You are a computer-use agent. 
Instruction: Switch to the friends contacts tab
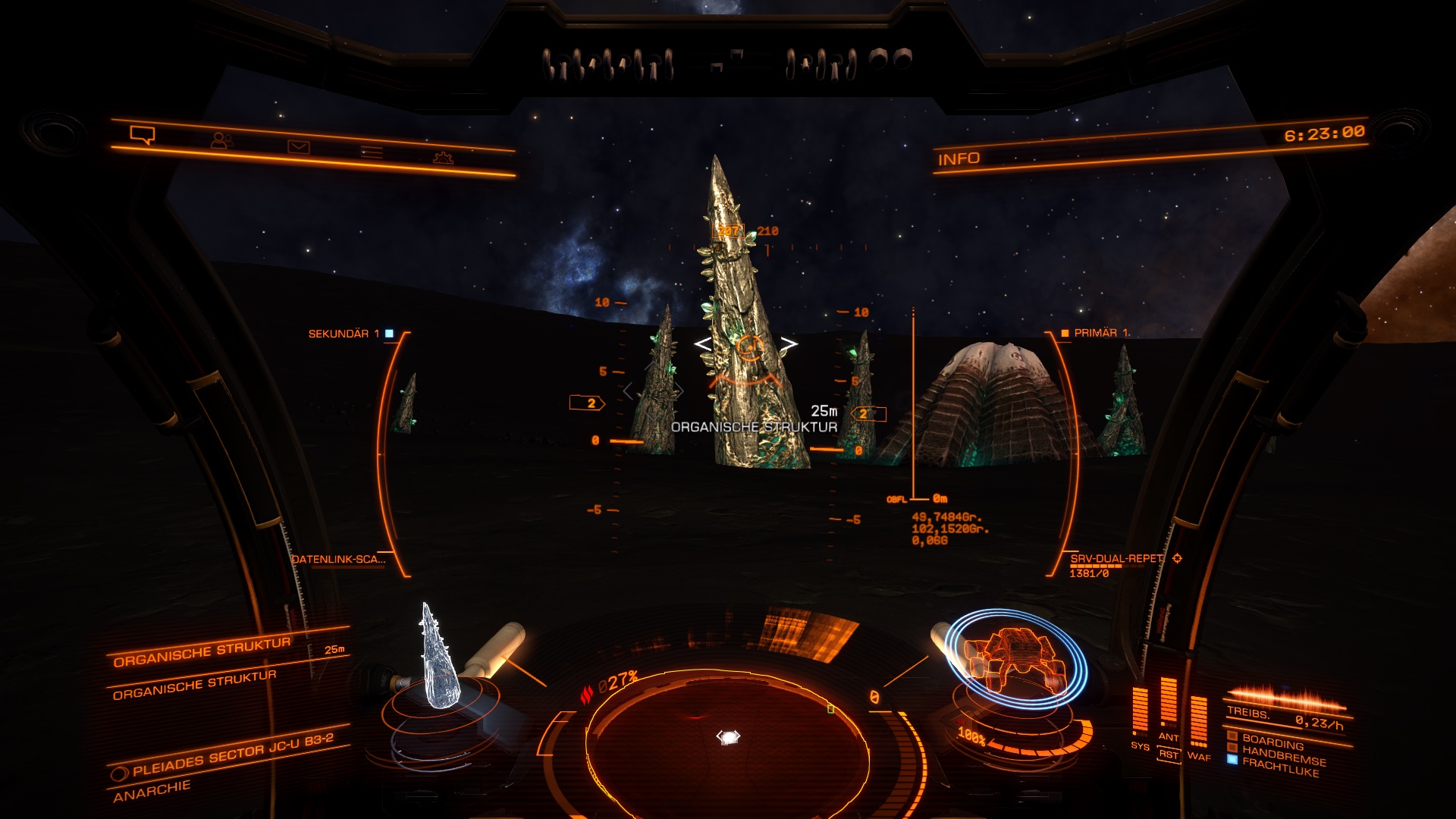(x=221, y=140)
